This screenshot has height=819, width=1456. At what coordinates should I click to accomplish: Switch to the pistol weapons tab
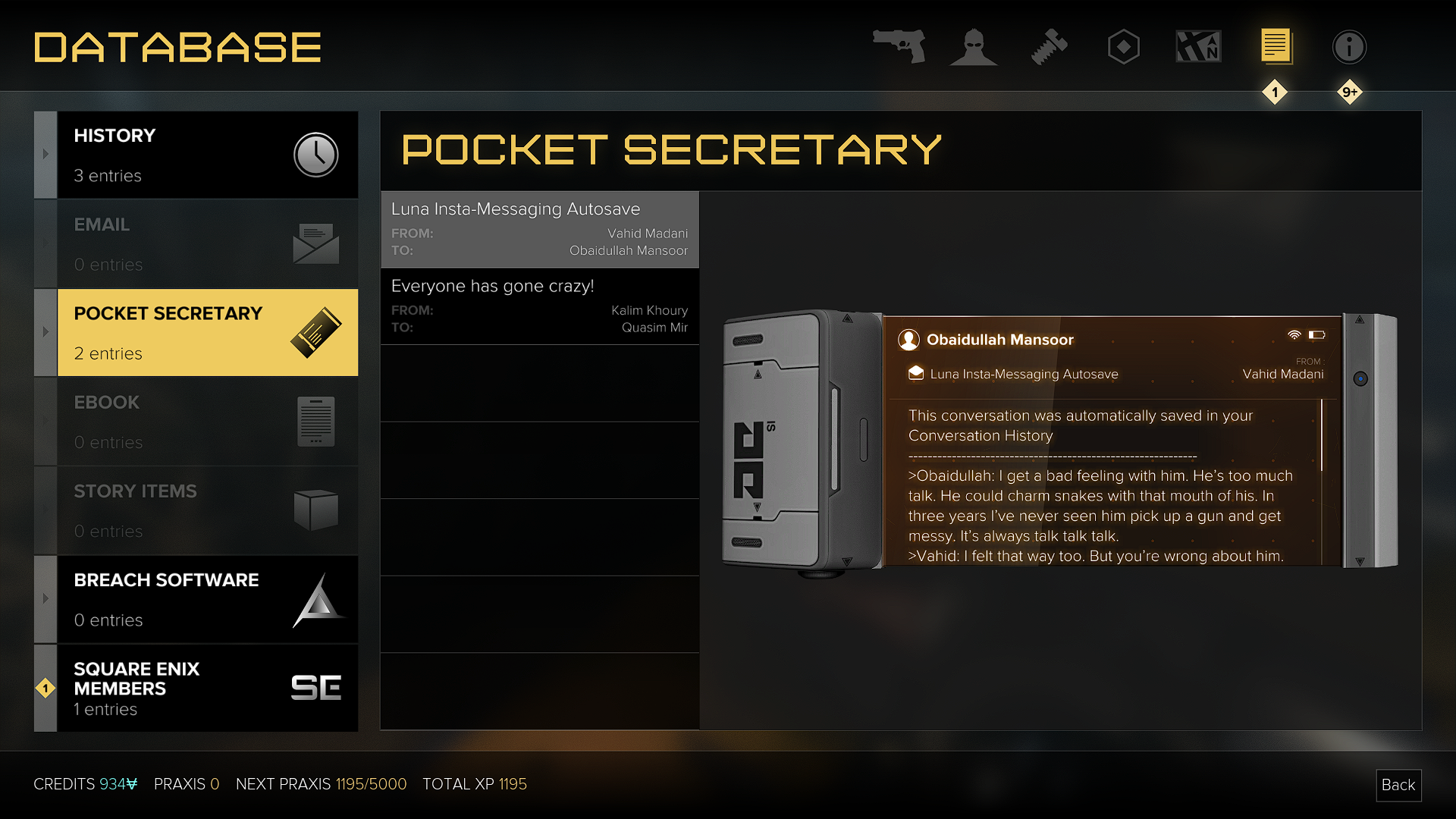pos(899,47)
